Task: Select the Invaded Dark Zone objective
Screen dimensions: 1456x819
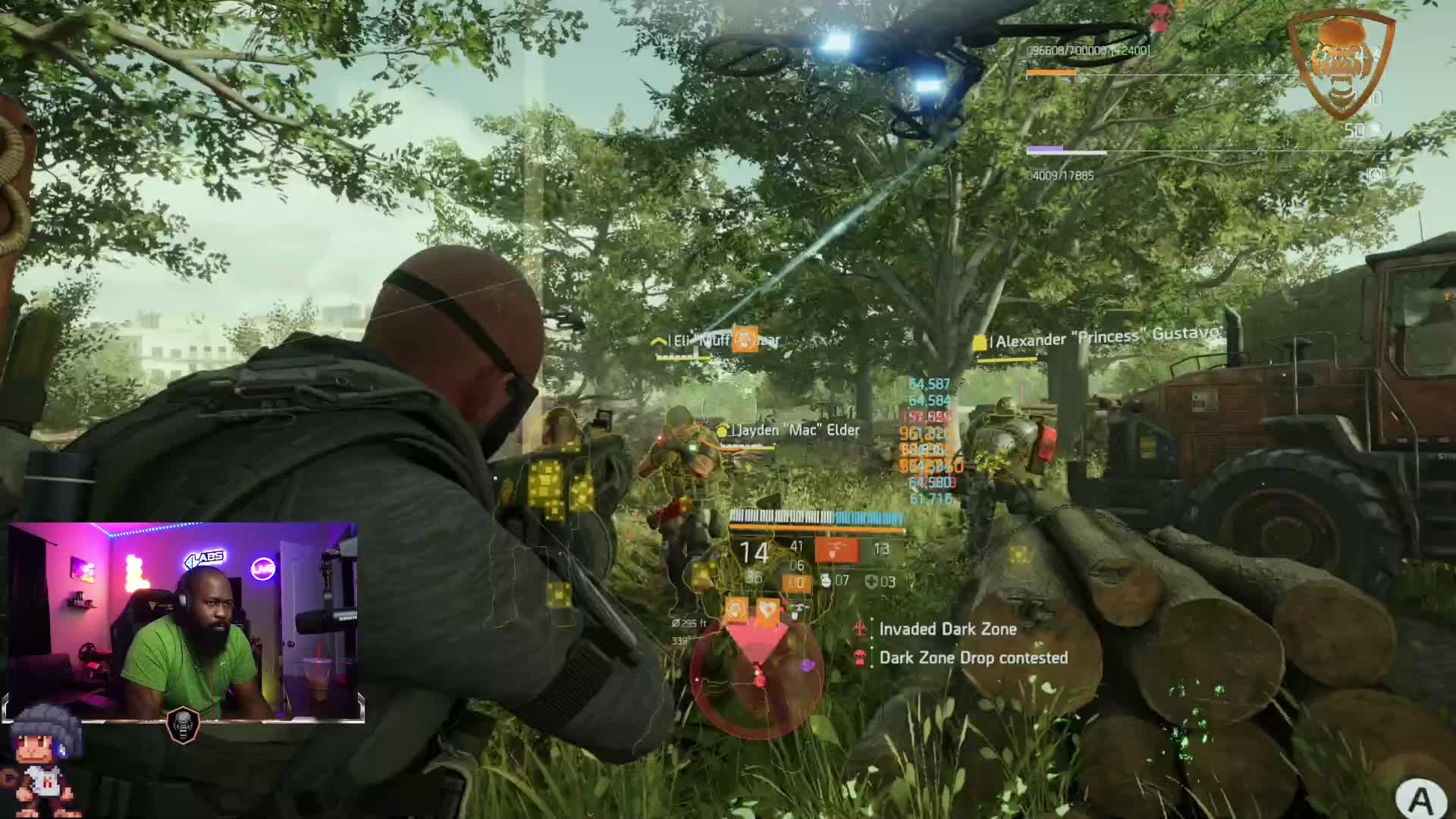Action: tap(947, 629)
